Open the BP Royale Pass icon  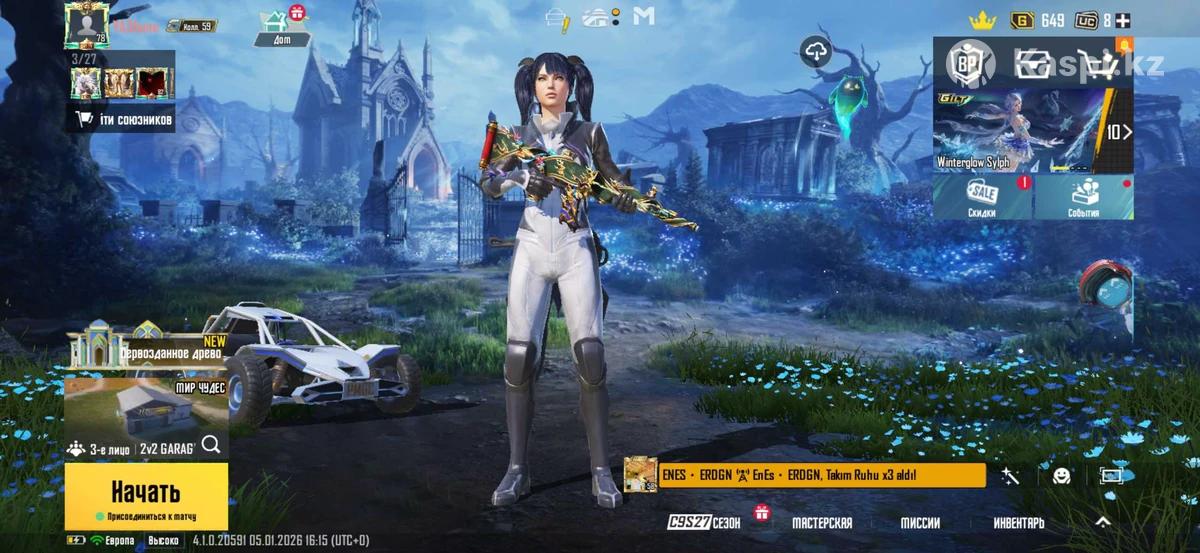966,63
